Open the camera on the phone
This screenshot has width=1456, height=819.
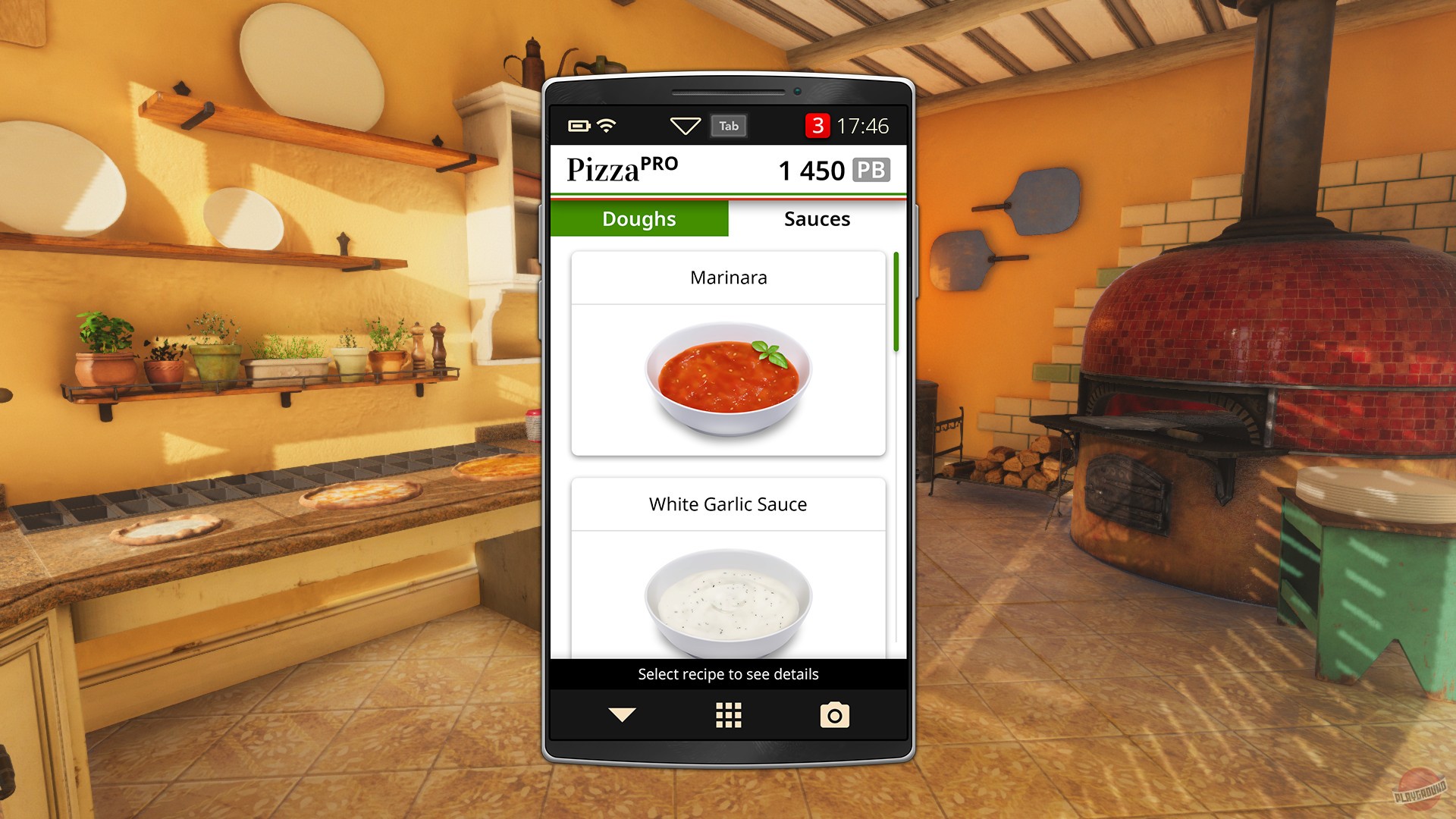tap(834, 714)
